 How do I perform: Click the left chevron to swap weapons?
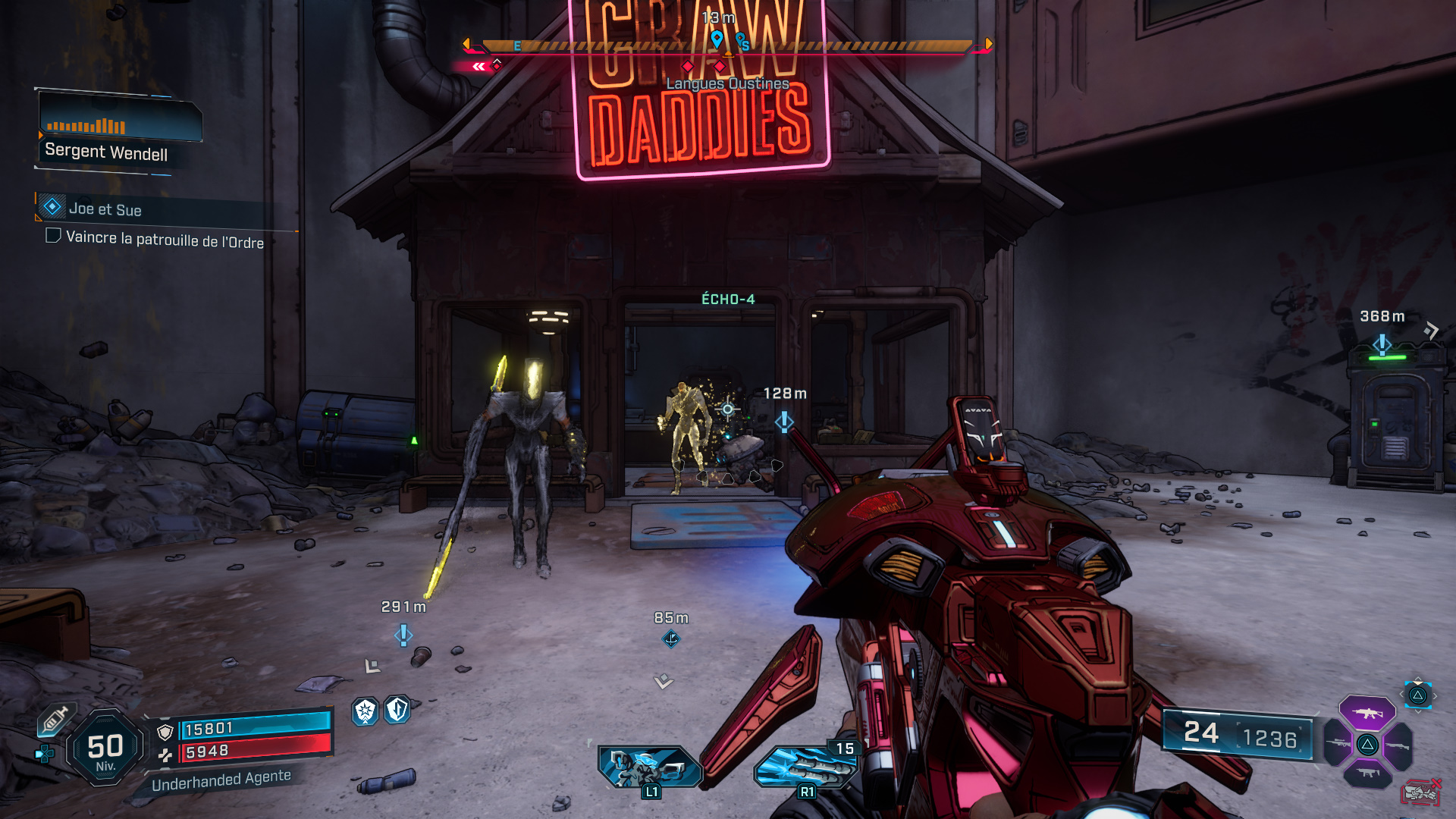pos(1401,695)
